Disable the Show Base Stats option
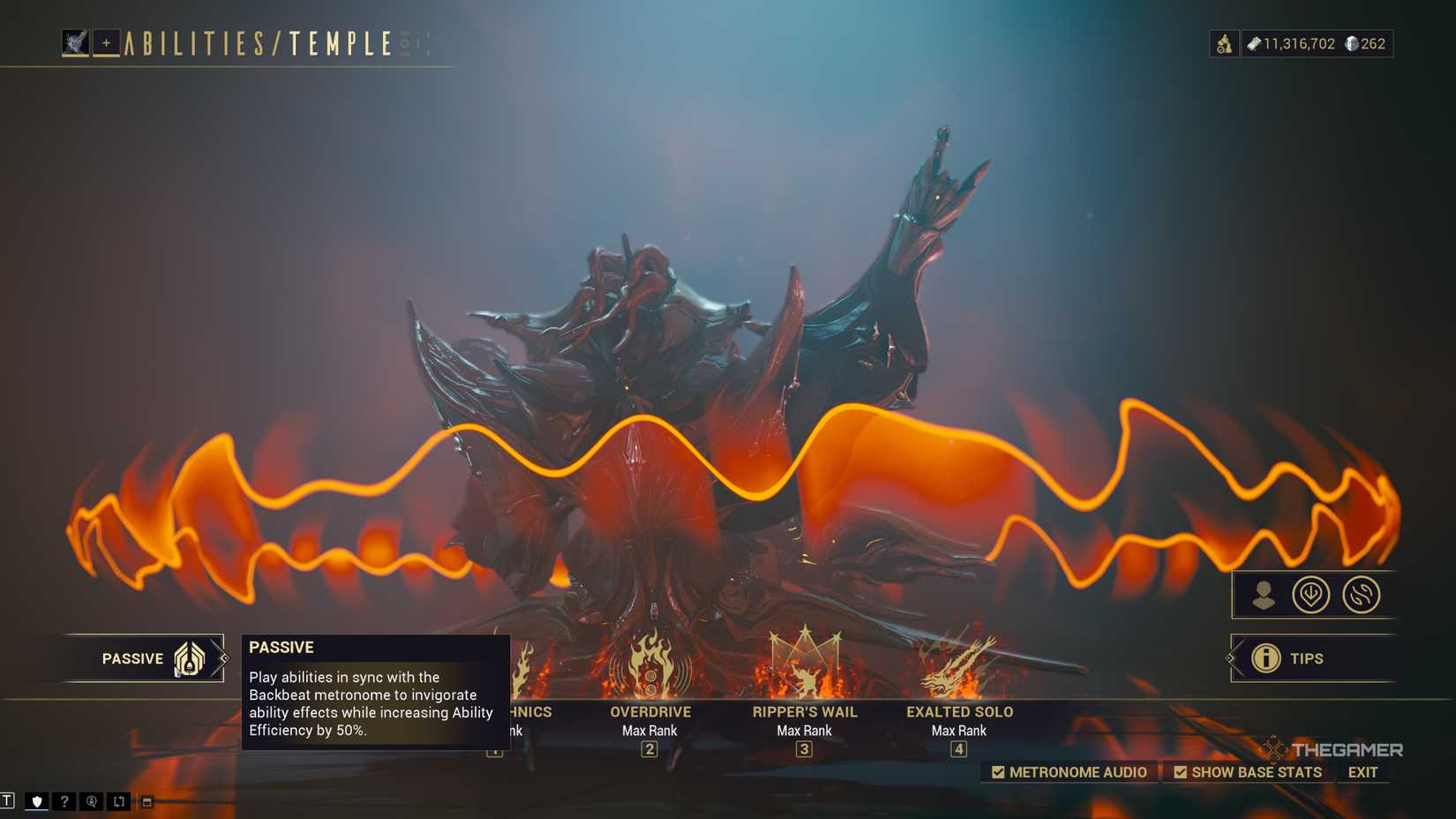Screen dimensions: 1456x819 [1182, 771]
